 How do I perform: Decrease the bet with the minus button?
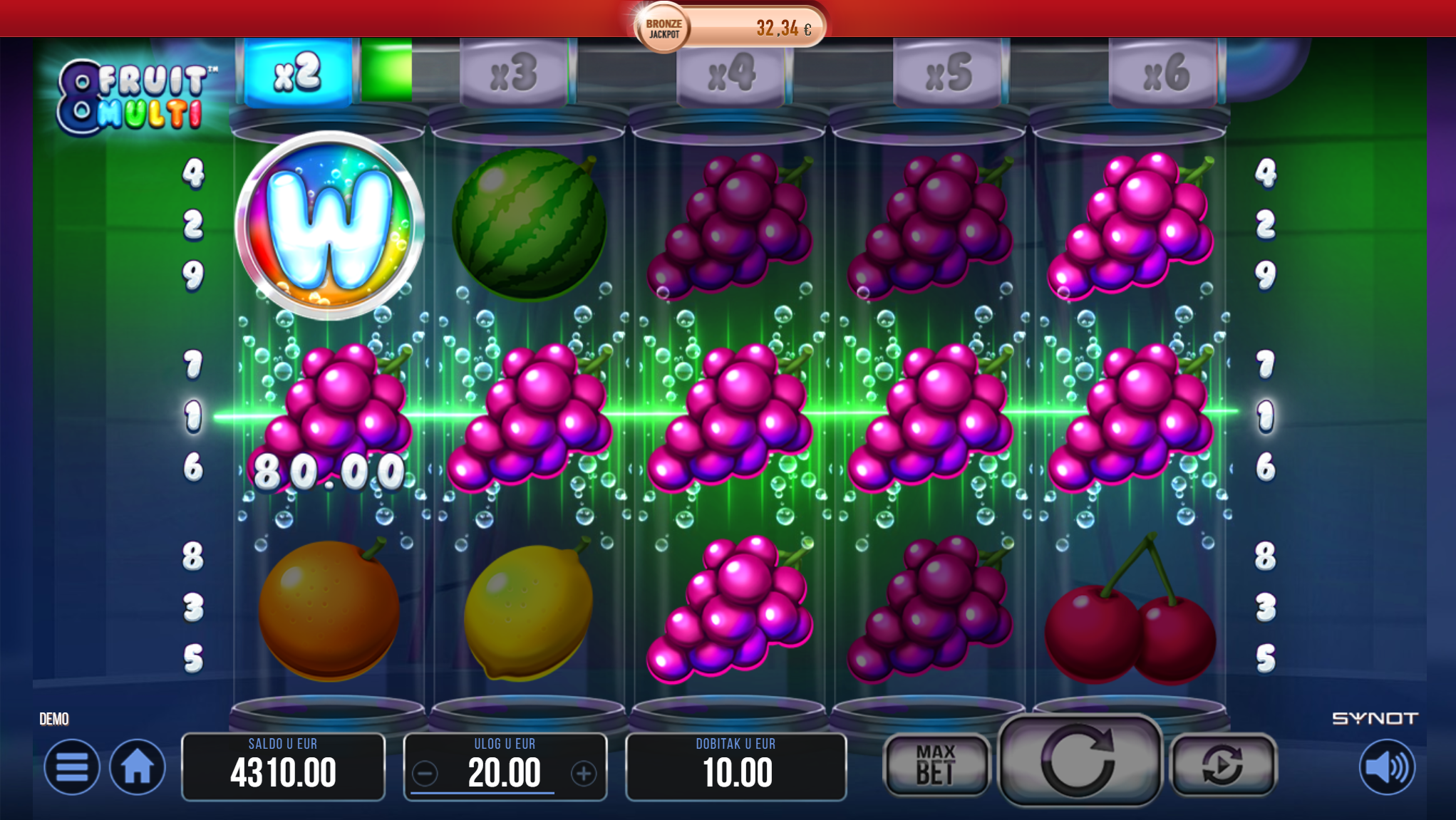coord(425,773)
